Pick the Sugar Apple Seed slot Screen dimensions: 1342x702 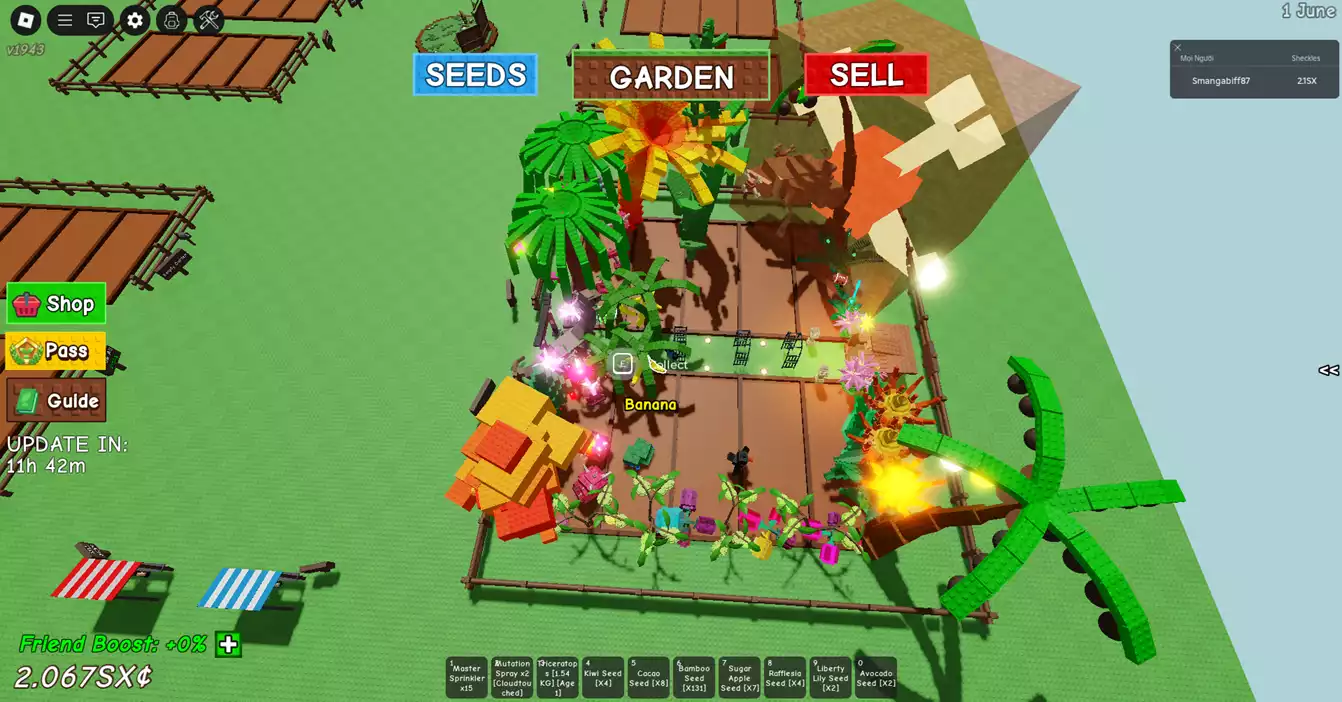(739, 677)
